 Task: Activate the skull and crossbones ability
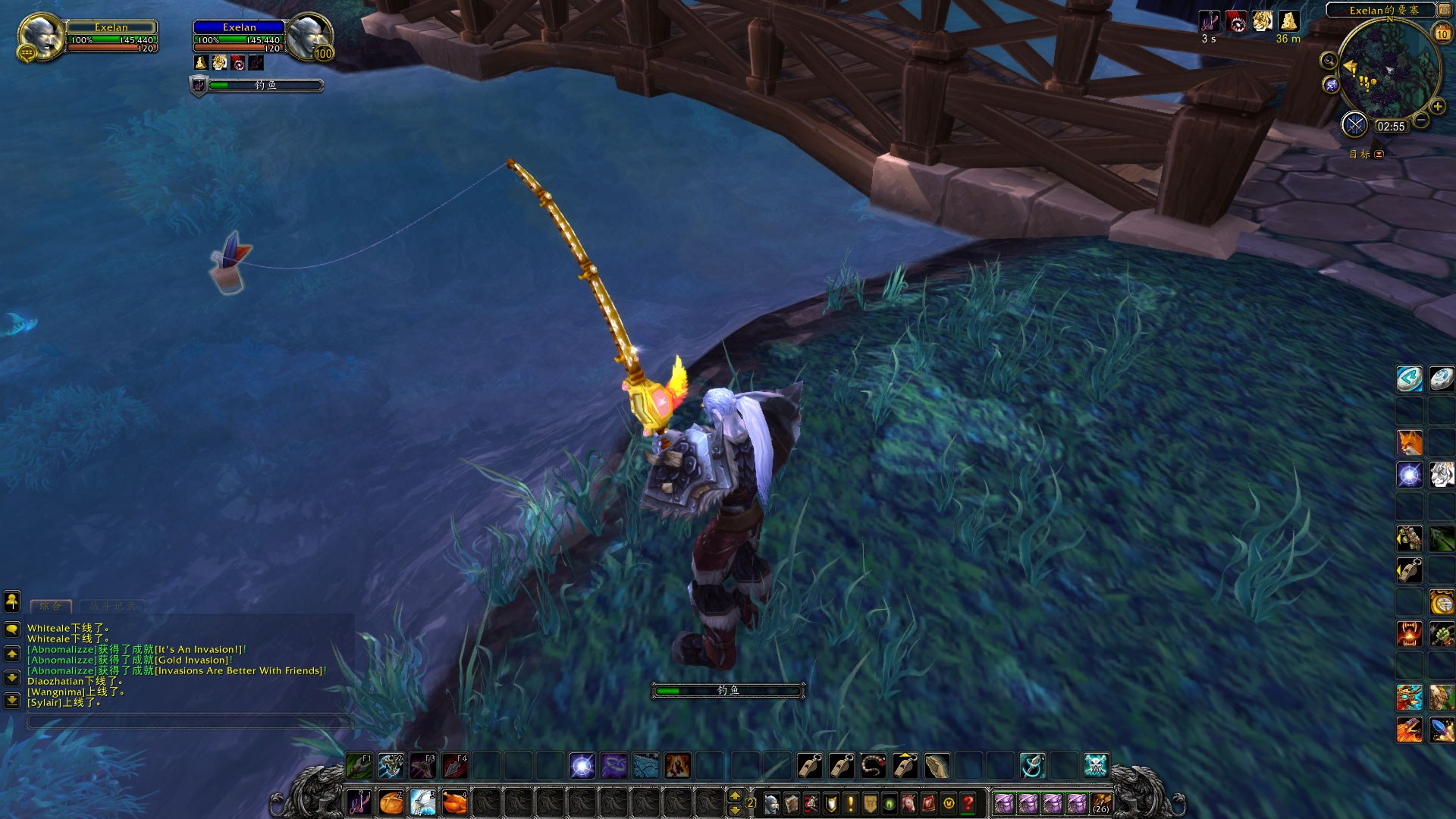click(1096, 766)
